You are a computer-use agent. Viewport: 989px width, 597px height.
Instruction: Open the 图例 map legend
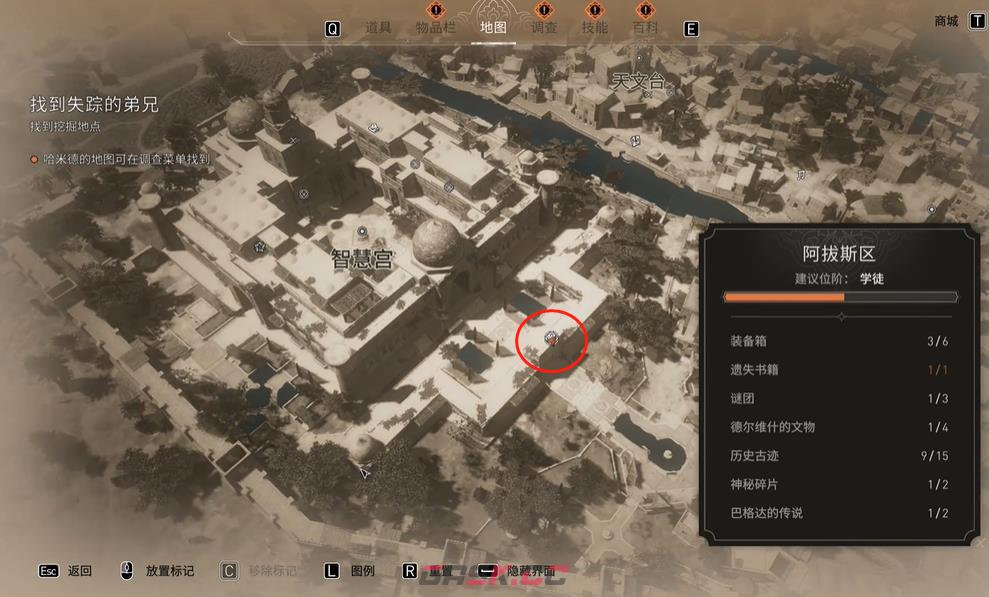(363, 571)
